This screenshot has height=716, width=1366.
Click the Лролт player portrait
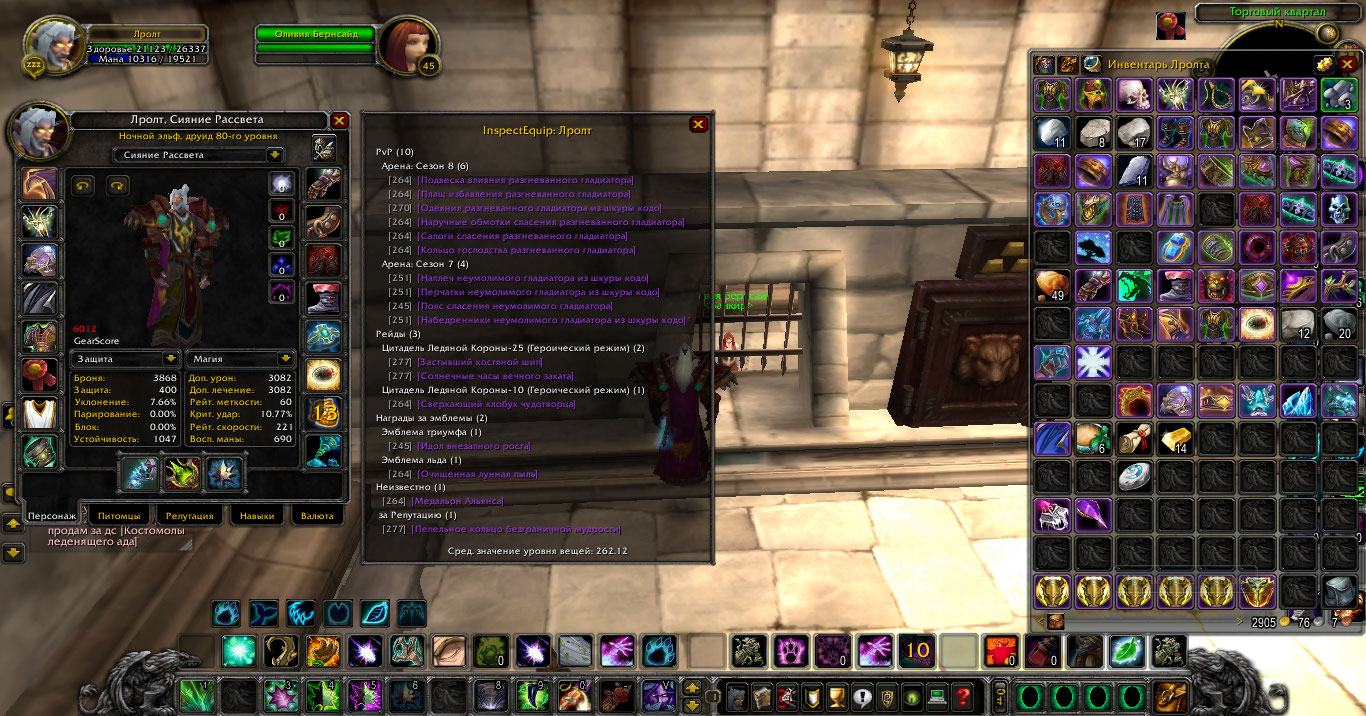(x=48, y=44)
